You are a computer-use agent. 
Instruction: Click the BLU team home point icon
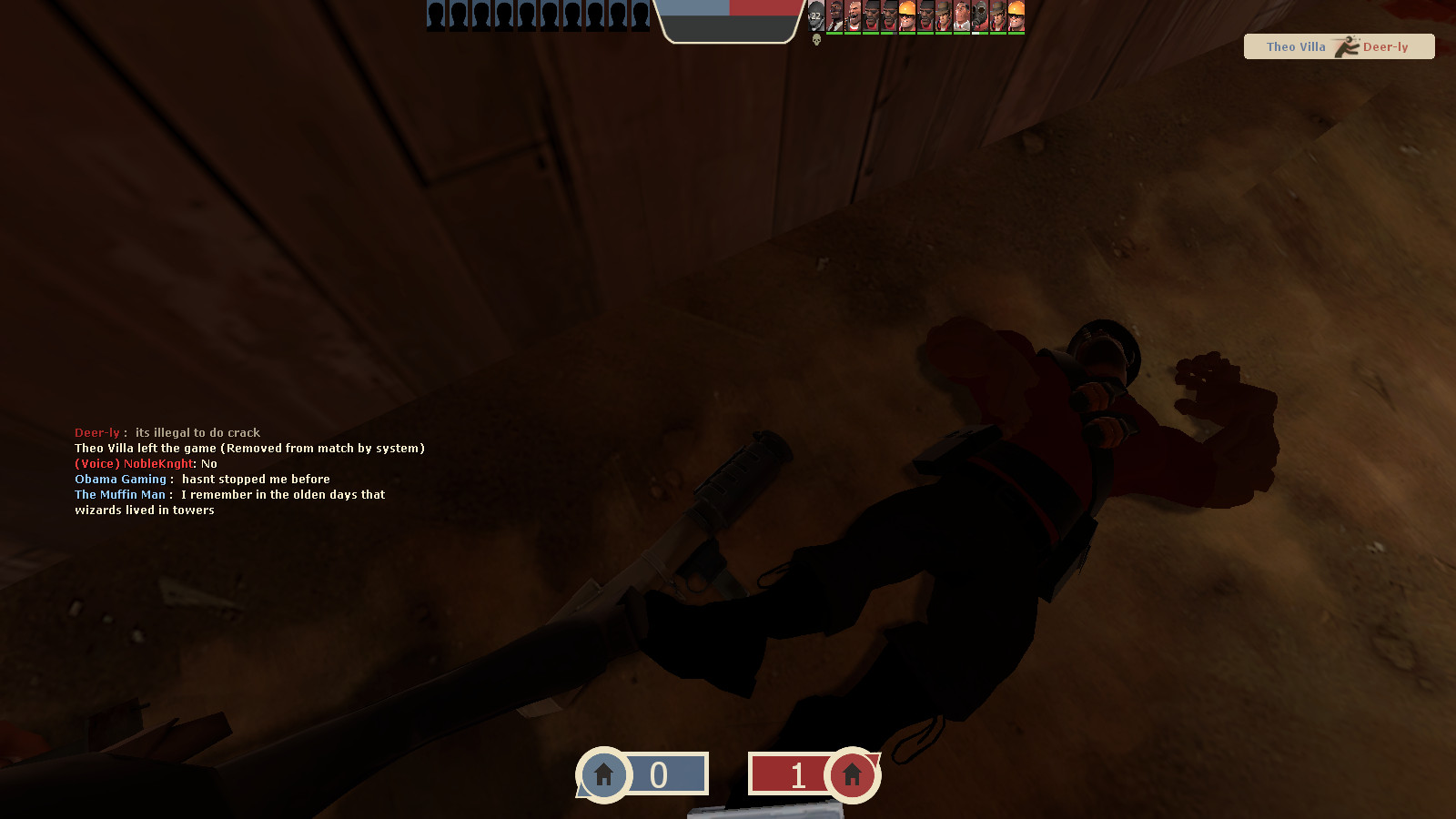coord(603,774)
